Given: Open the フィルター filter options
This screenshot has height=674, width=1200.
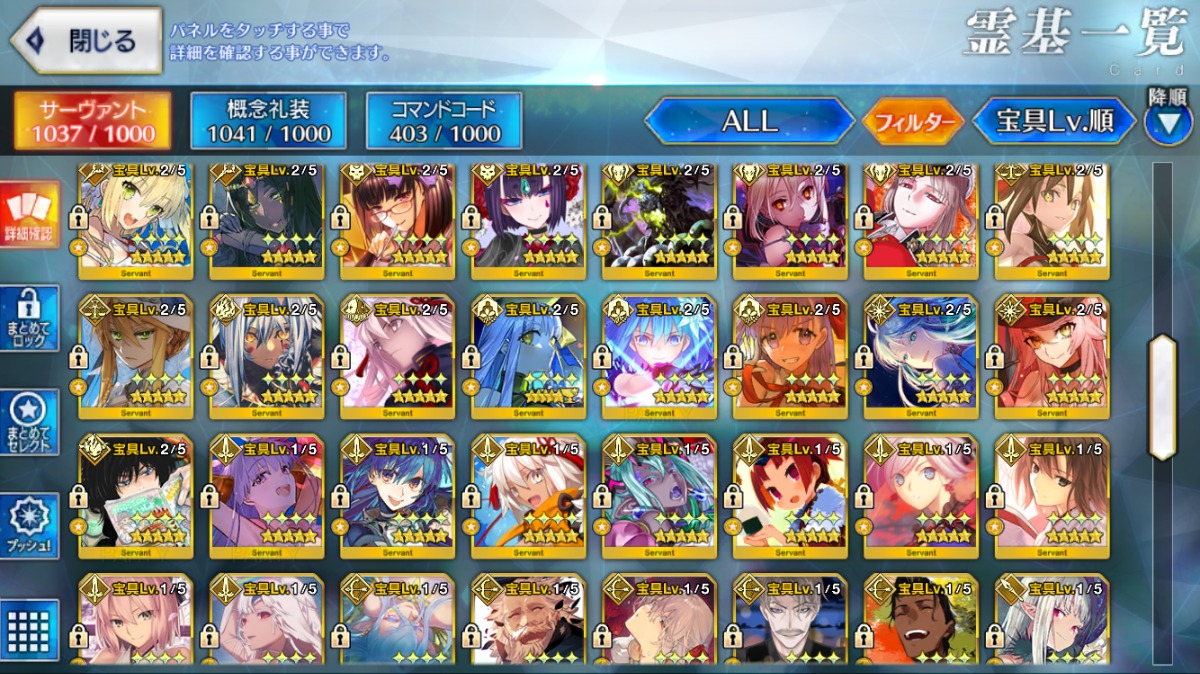Looking at the screenshot, I should (x=913, y=122).
